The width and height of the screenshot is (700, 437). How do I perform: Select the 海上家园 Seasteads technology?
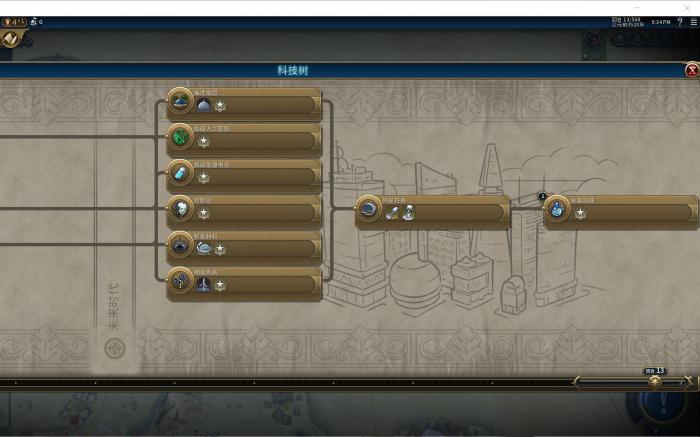pos(244,103)
